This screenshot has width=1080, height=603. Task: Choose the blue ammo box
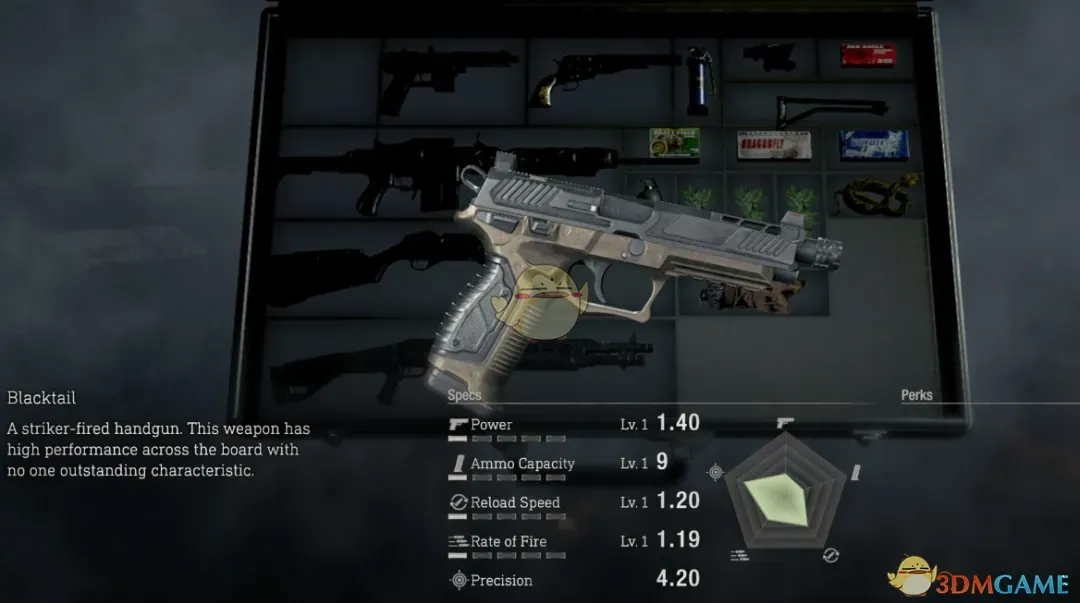[x=873, y=144]
